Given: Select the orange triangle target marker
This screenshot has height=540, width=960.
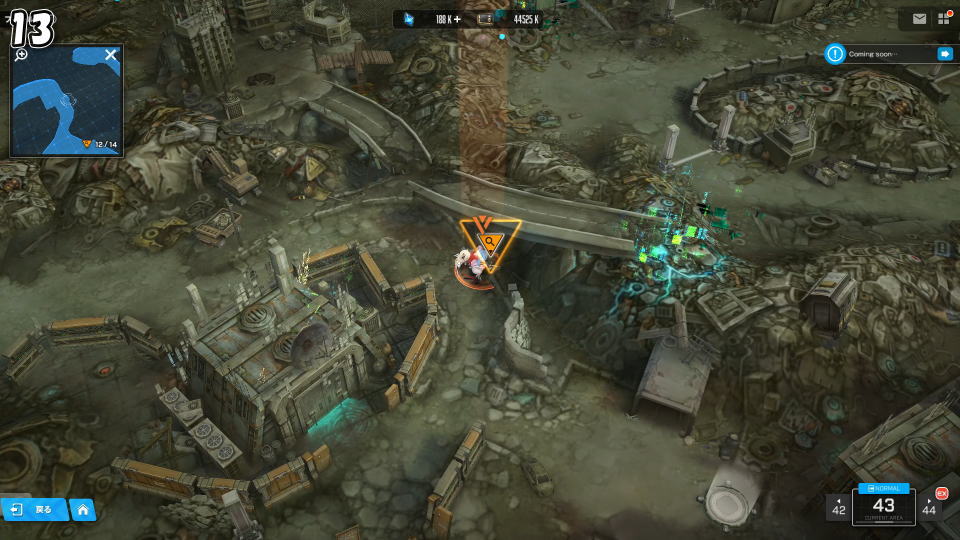Looking at the screenshot, I should point(489,241).
